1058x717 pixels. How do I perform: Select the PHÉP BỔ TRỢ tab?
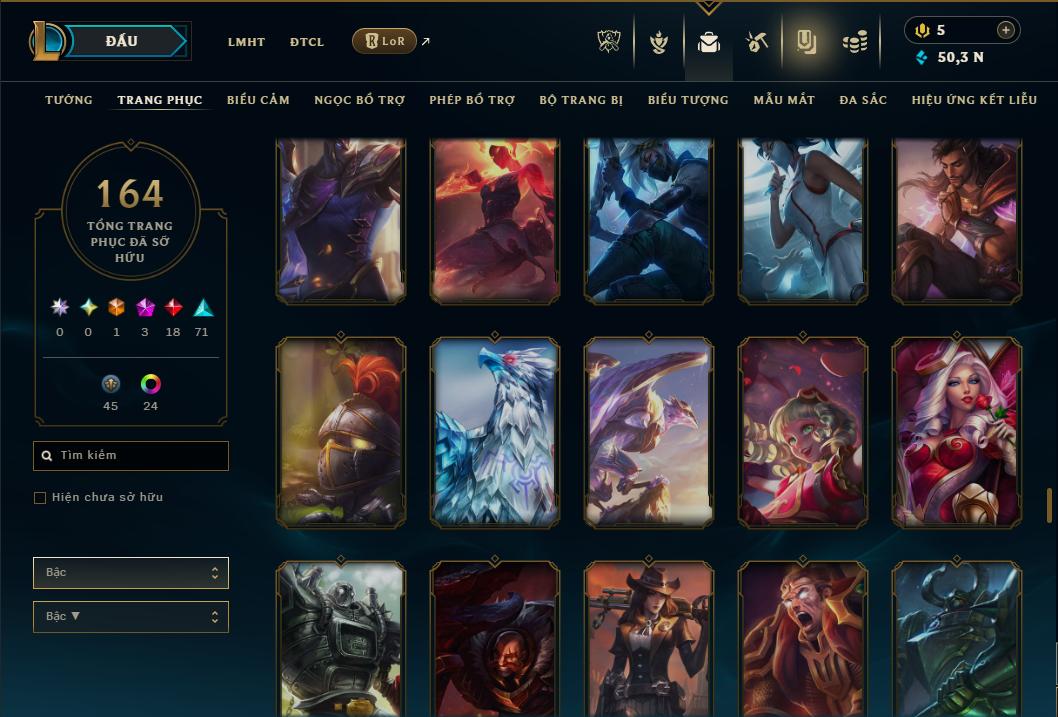(x=472, y=100)
